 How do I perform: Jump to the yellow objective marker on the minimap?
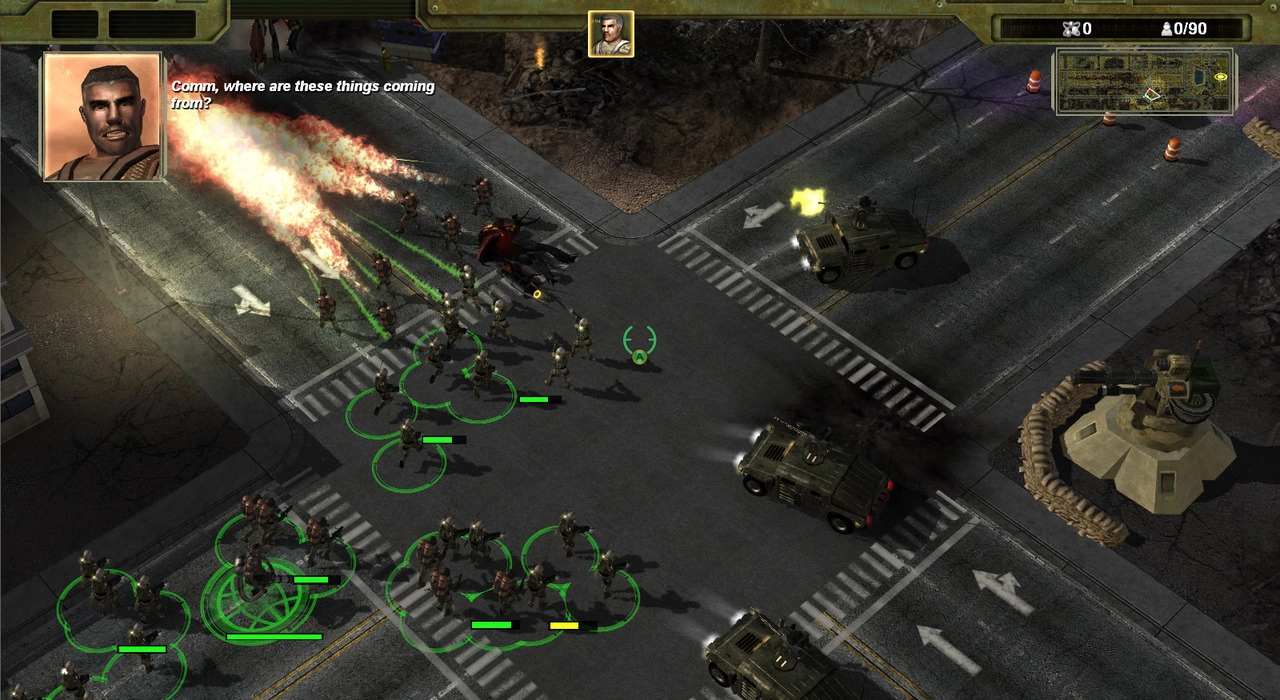click(x=1220, y=77)
